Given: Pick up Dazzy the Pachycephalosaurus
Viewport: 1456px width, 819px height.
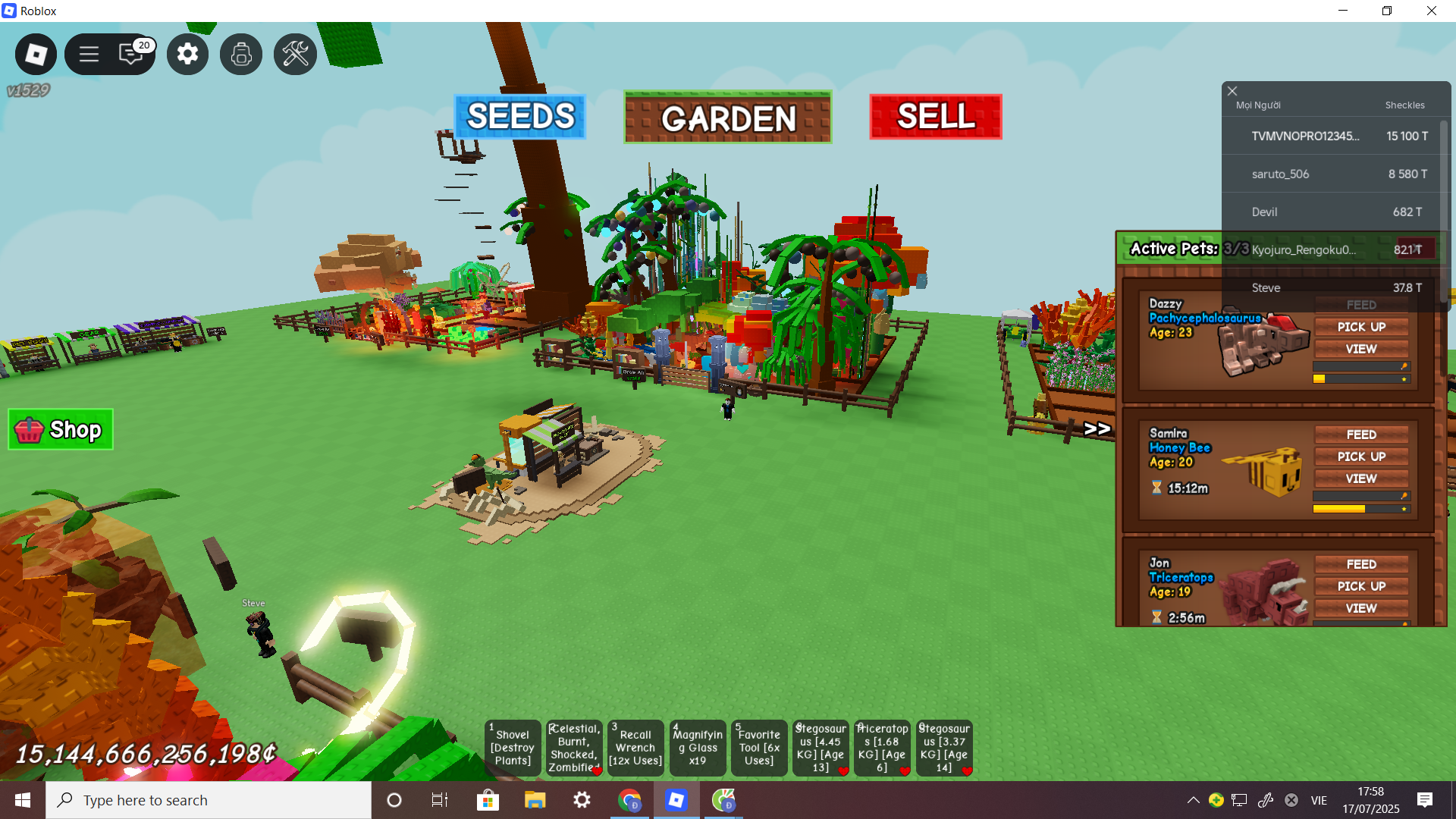Looking at the screenshot, I should click(x=1361, y=327).
